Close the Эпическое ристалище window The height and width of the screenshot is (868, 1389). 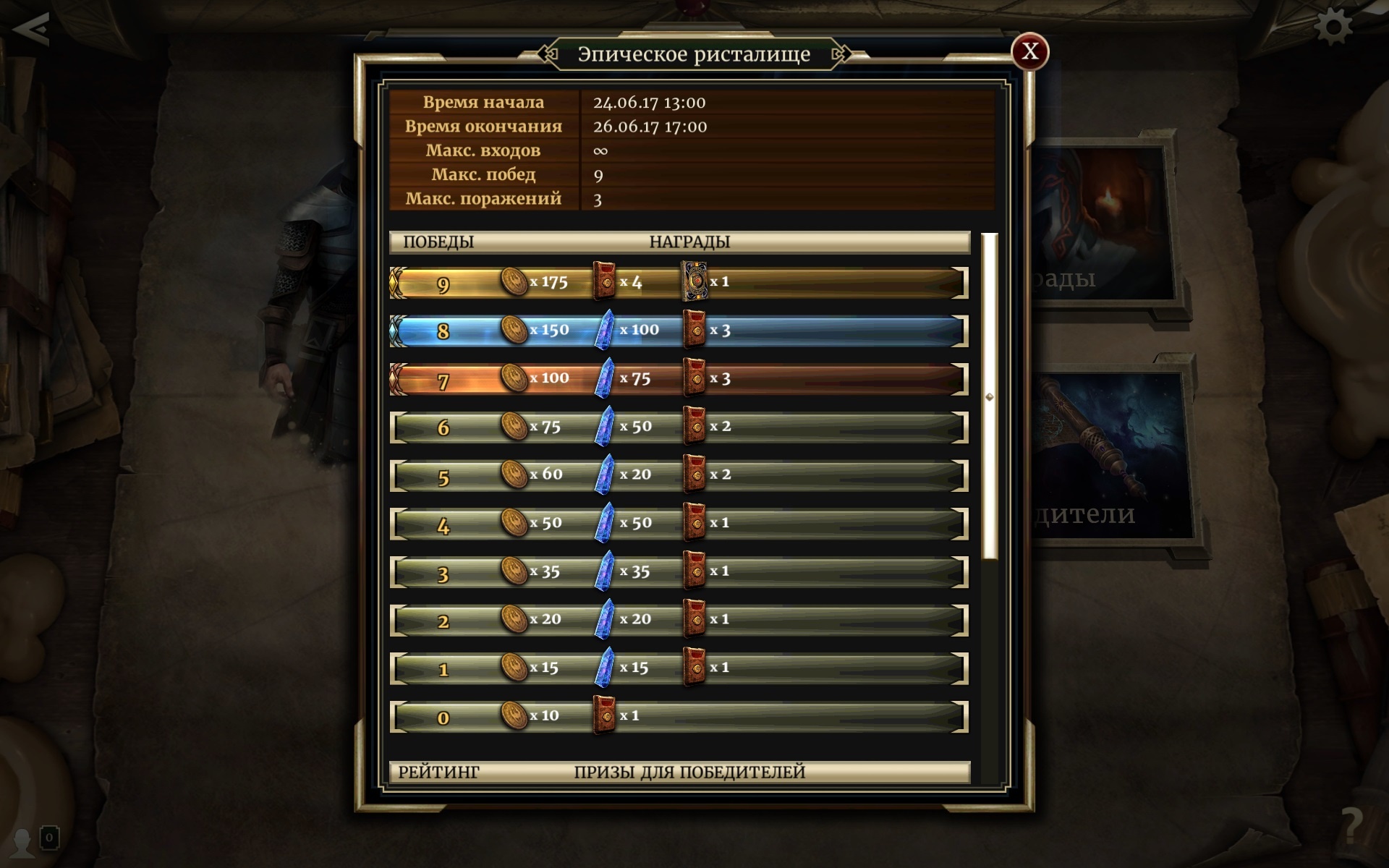(x=1029, y=51)
